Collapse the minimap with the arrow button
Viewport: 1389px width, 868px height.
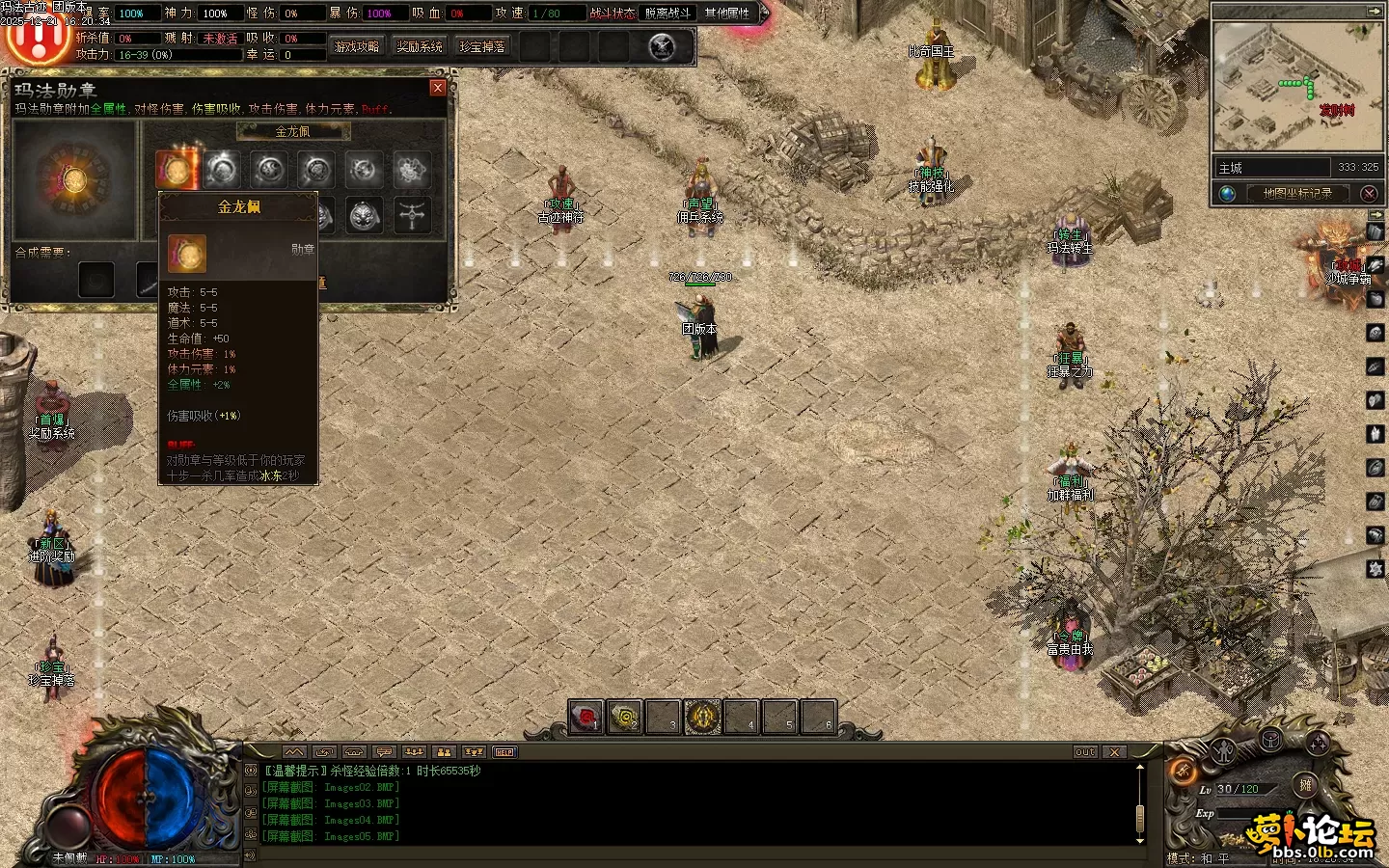tap(1374, 11)
